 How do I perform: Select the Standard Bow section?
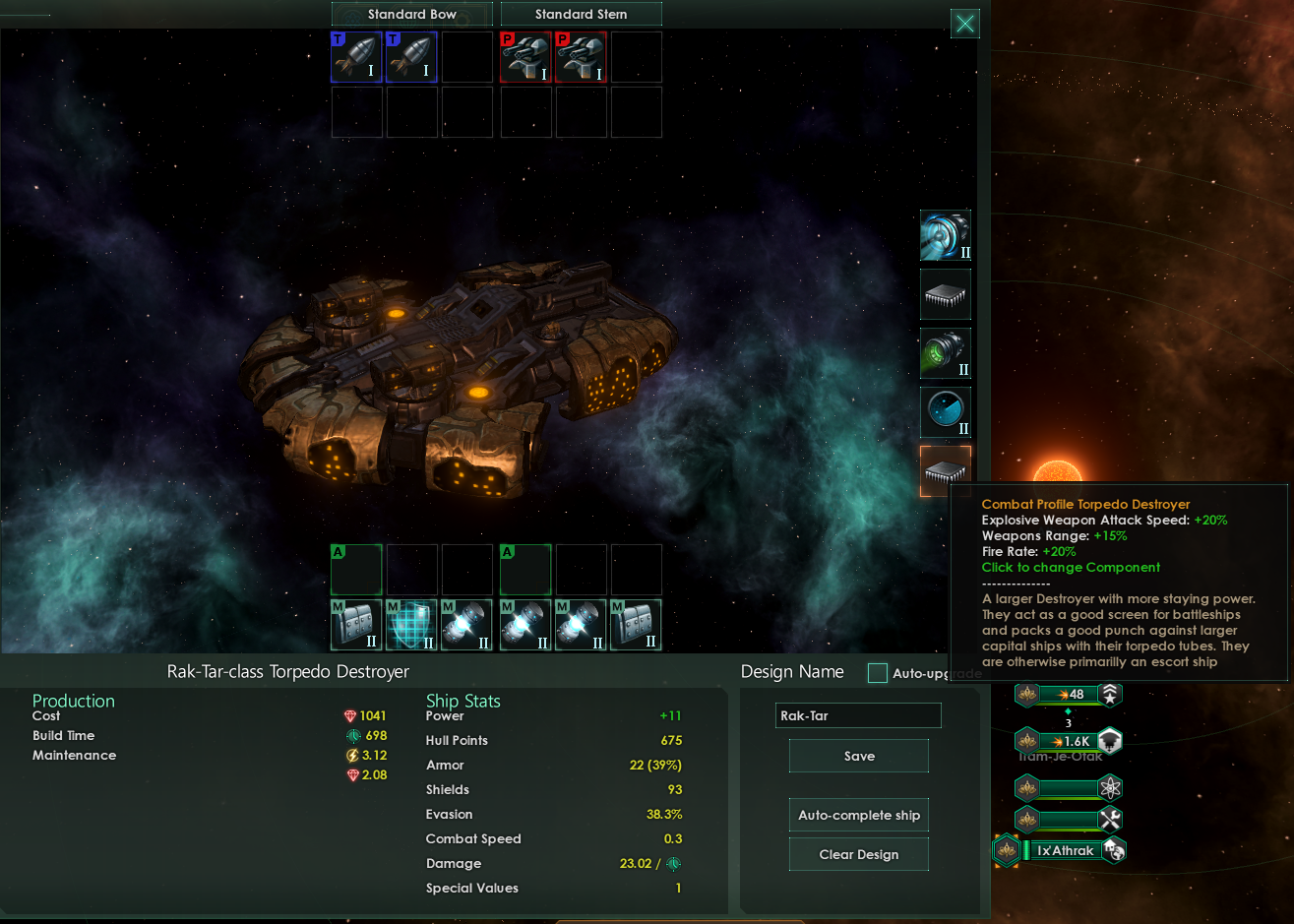click(x=412, y=14)
